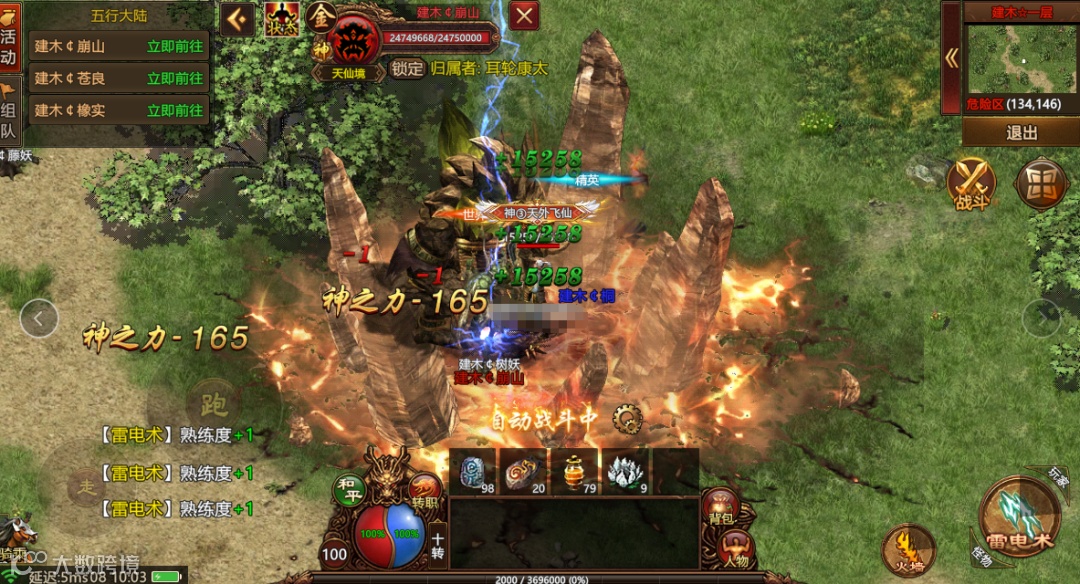Open the 状态 status icon

pos(282,19)
